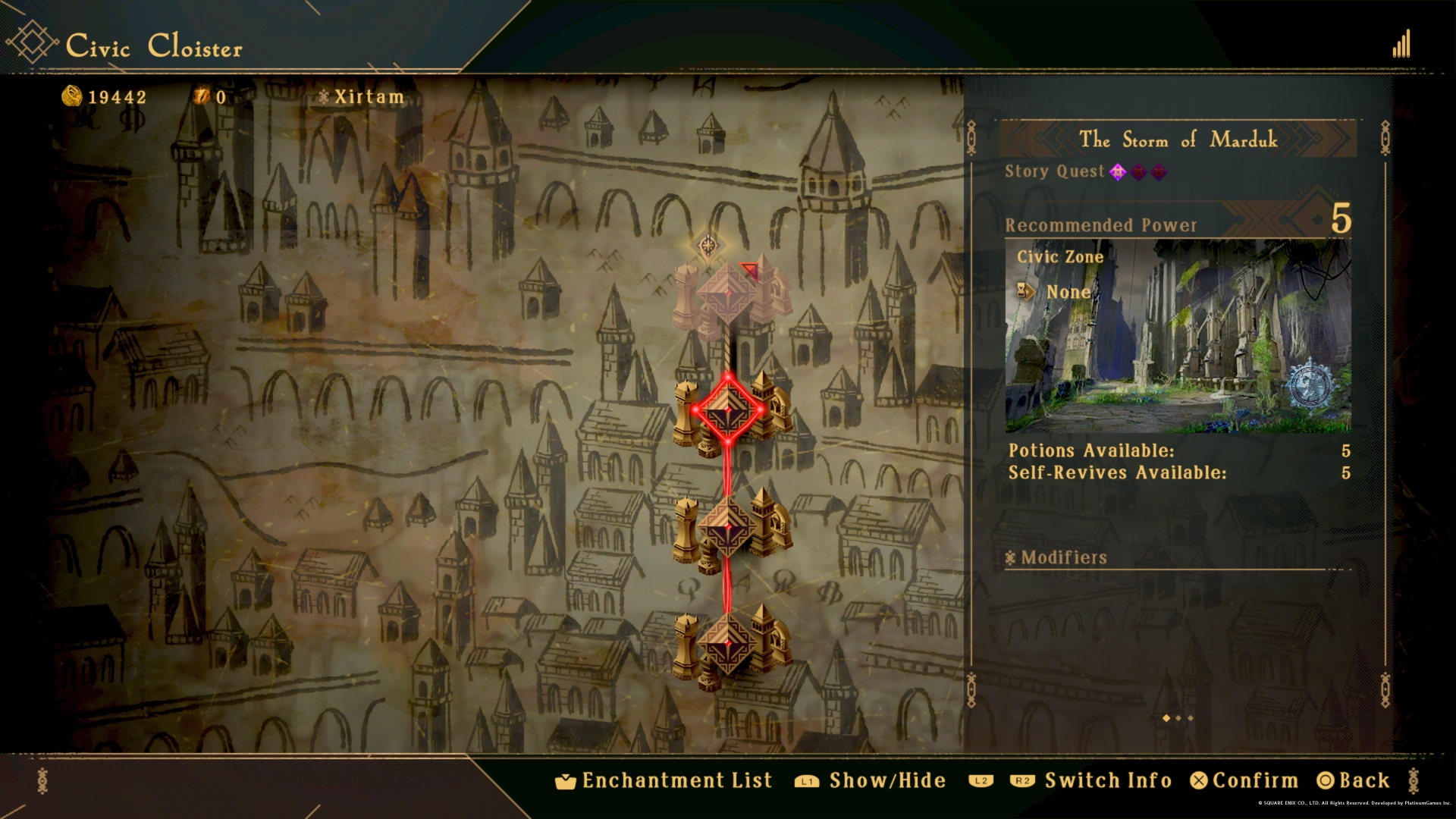Click the connection signal strength icon

(1401, 45)
